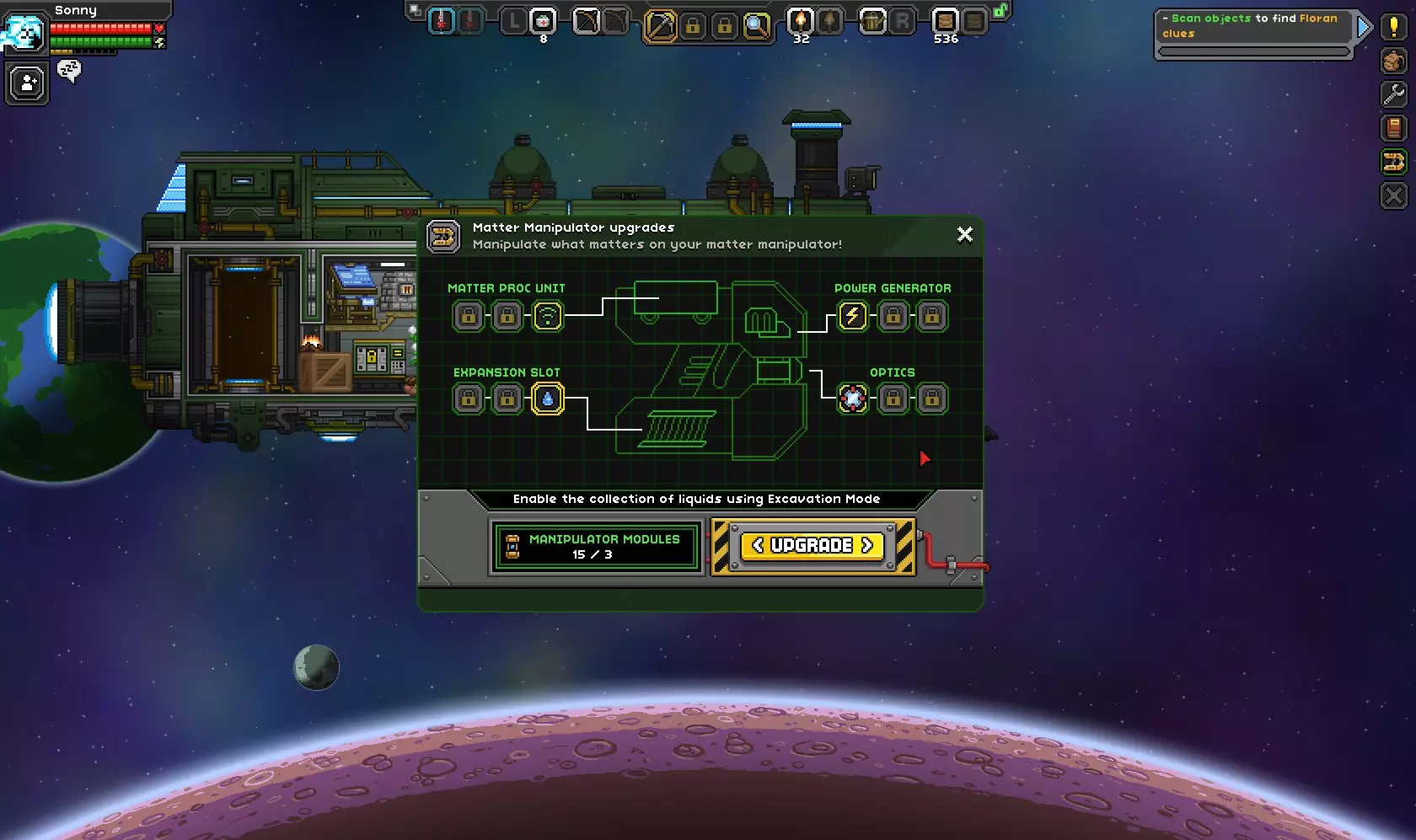Open the backpack inventory
The image size is (1416, 840).
[x=1394, y=61]
